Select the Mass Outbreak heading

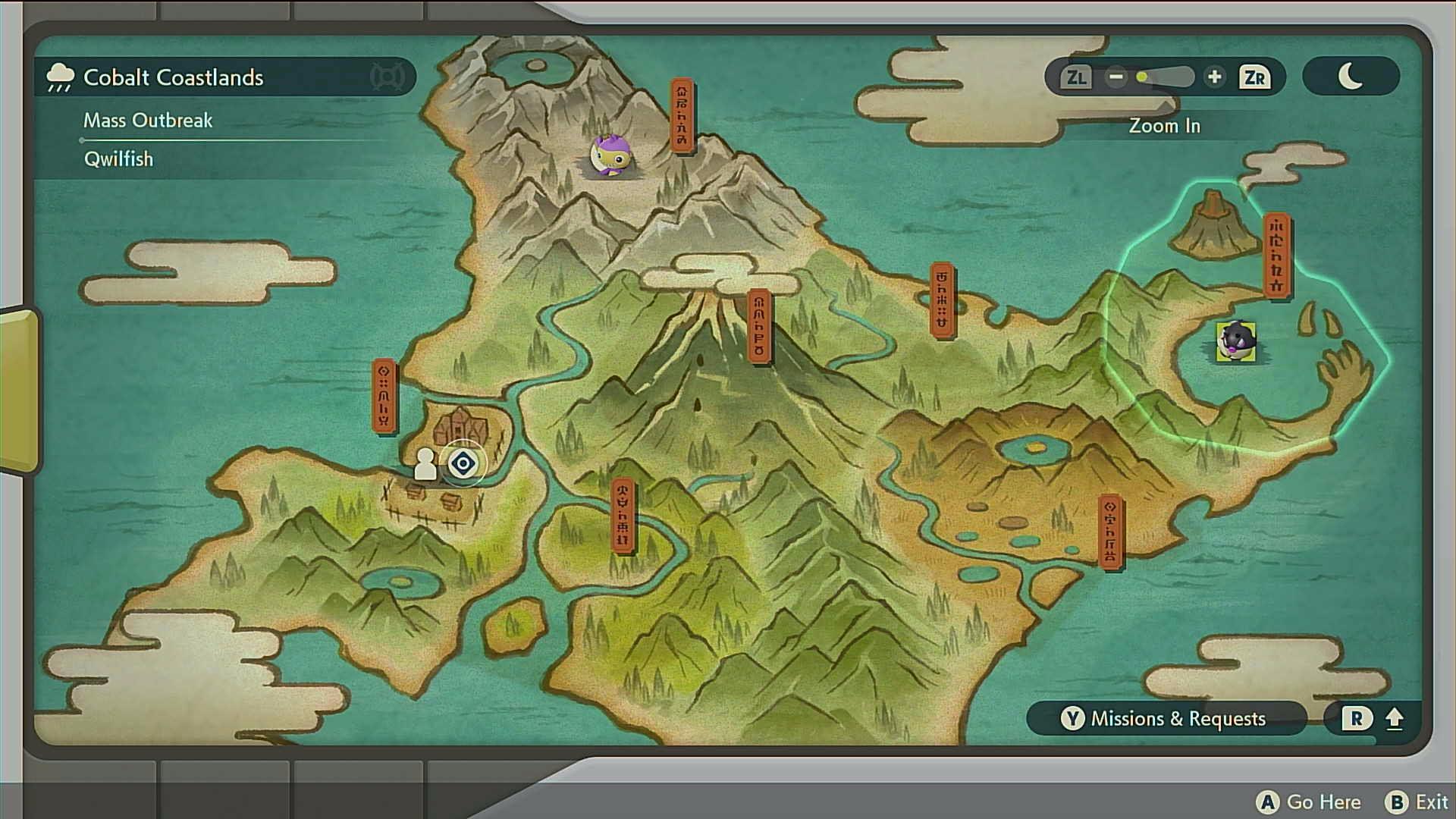pyautogui.click(x=148, y=121)
